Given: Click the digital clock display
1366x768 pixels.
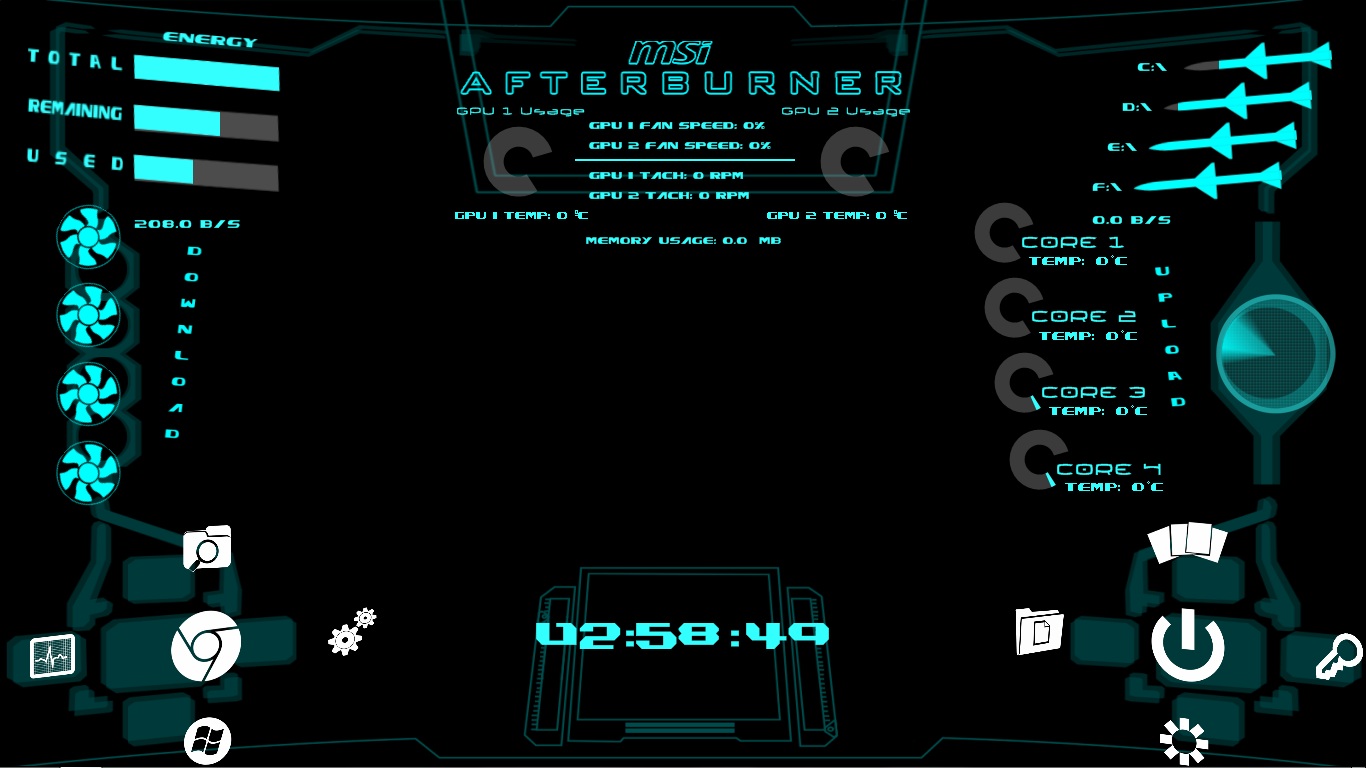Looking at the screenshot, I should click(683, 632).
